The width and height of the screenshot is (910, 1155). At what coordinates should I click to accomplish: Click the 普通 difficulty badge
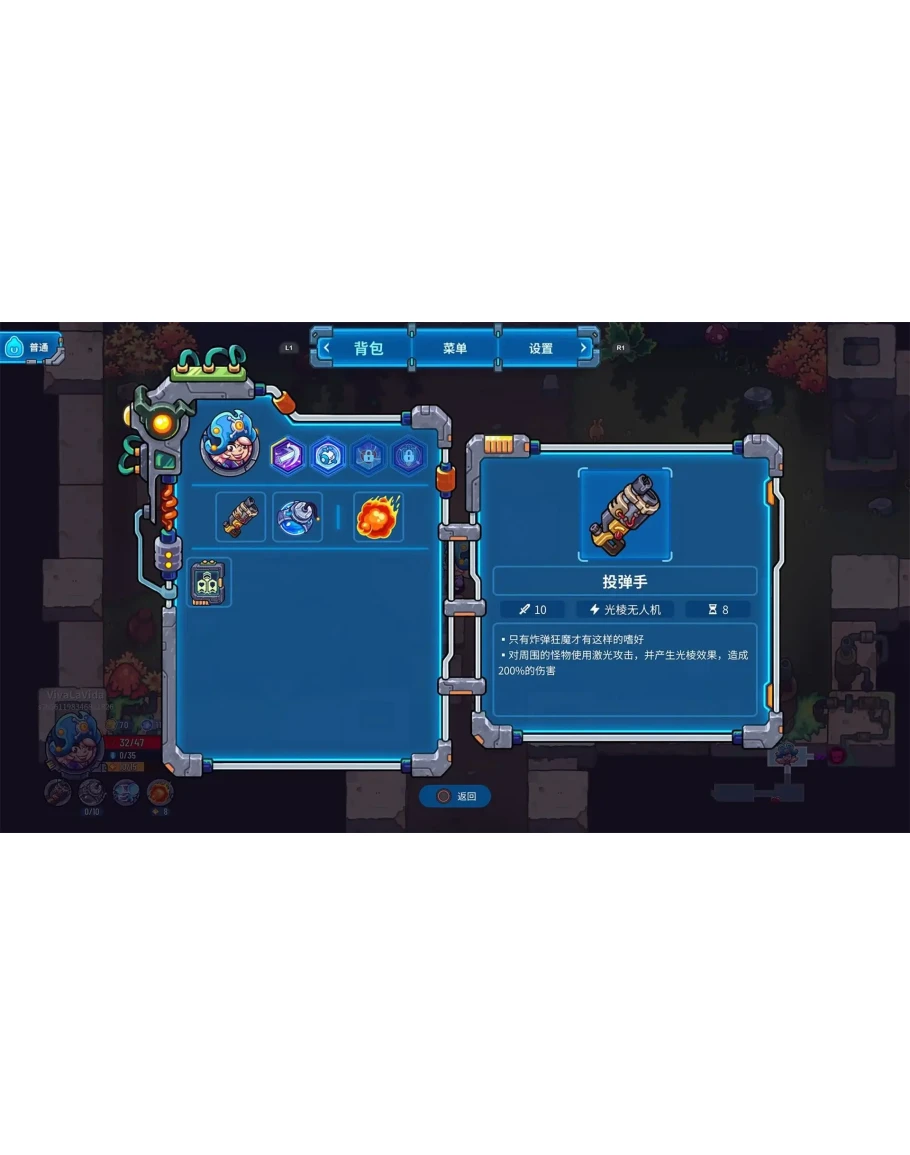pos(30,348)
